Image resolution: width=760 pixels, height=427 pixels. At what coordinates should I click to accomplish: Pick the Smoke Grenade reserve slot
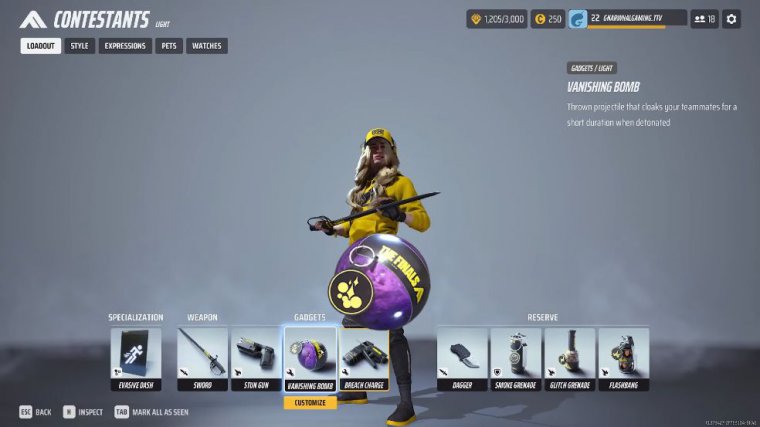tap(516, 359)
